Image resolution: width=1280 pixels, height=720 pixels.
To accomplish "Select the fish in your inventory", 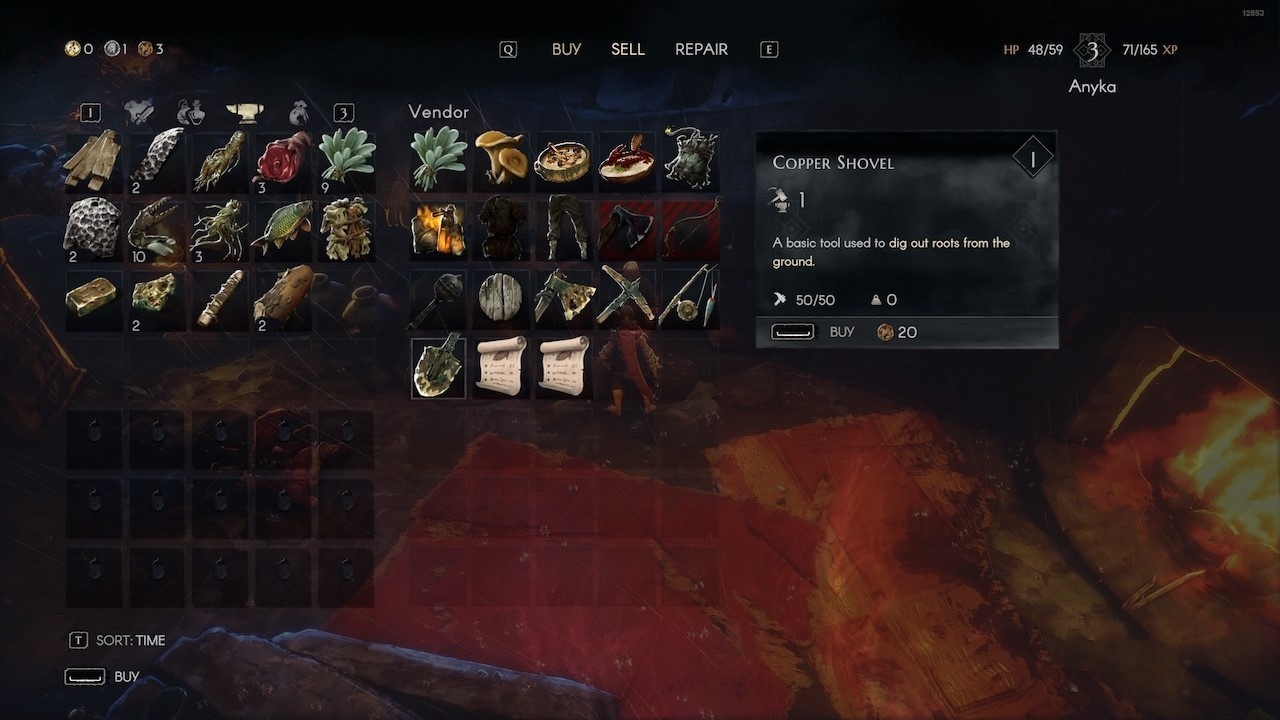I will pos(282,228).
